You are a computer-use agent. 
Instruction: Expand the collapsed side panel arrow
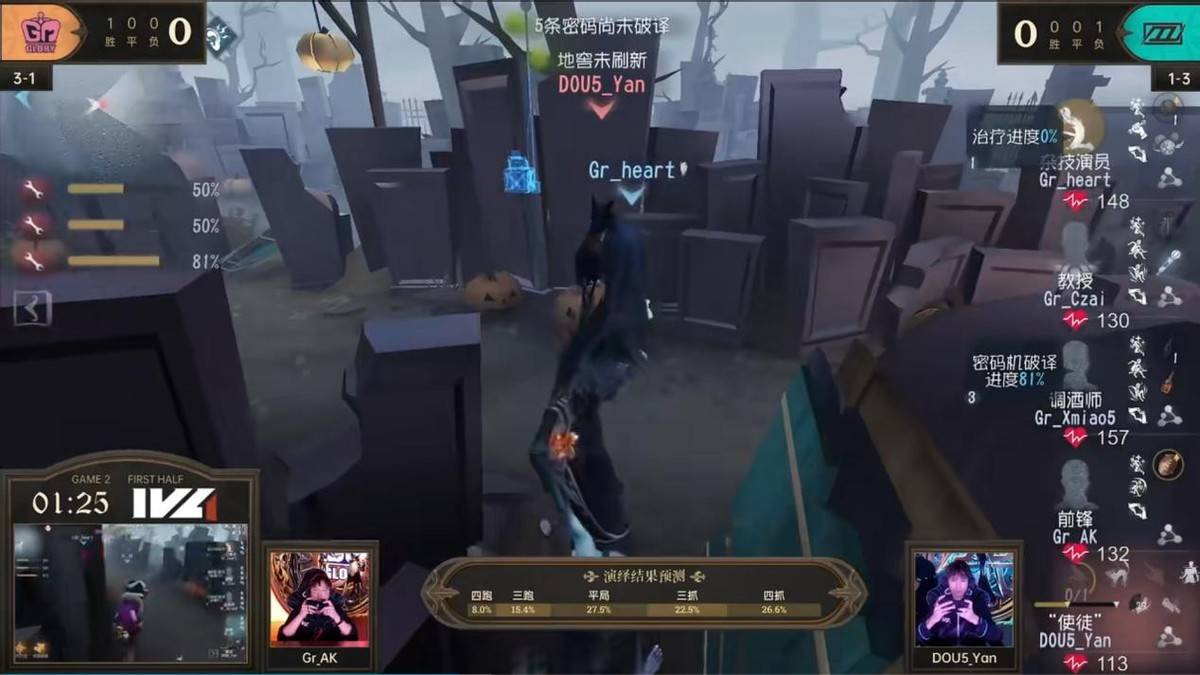[x=33, y=309]
